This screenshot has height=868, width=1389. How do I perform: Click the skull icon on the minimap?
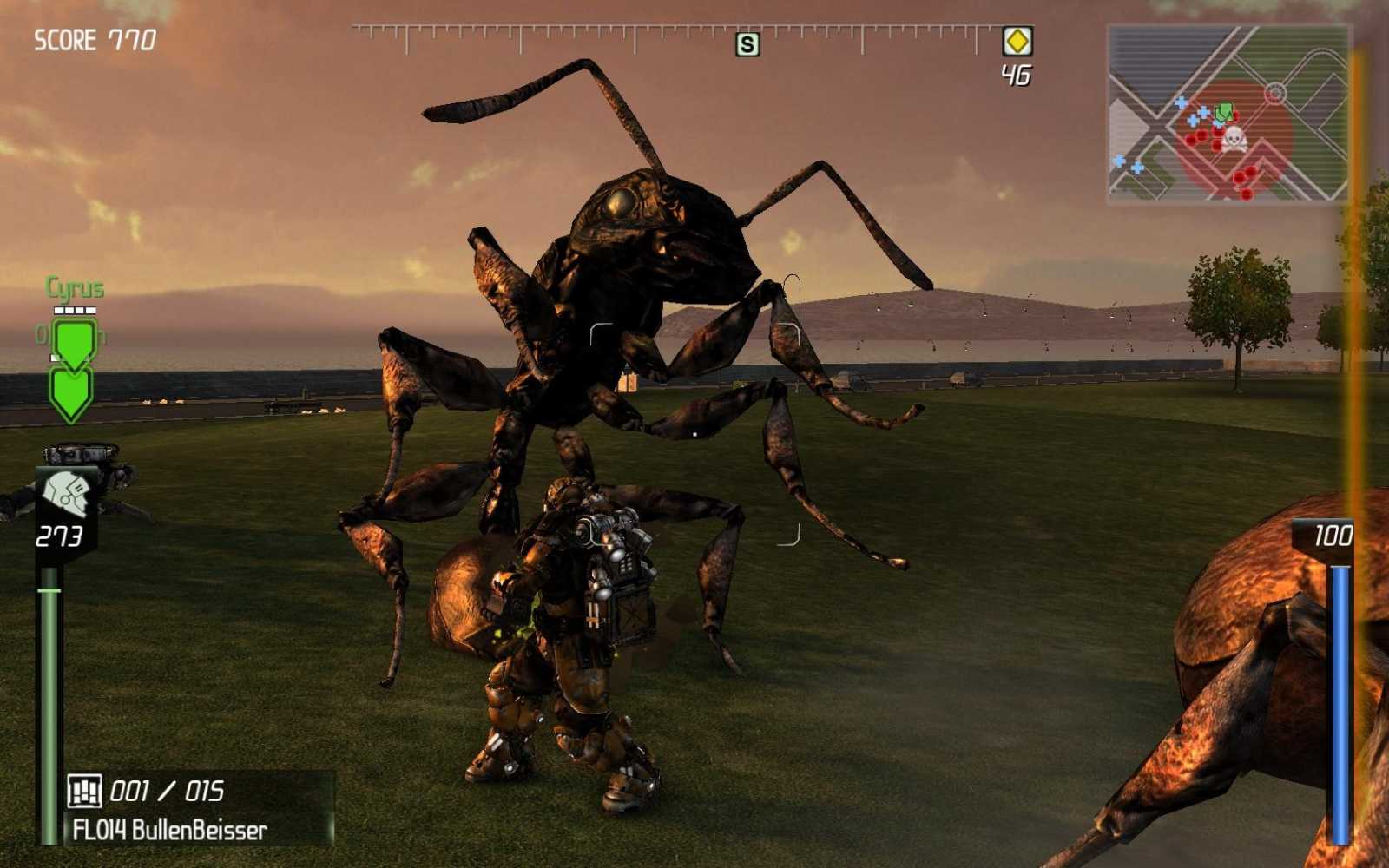coord(1234,138)
